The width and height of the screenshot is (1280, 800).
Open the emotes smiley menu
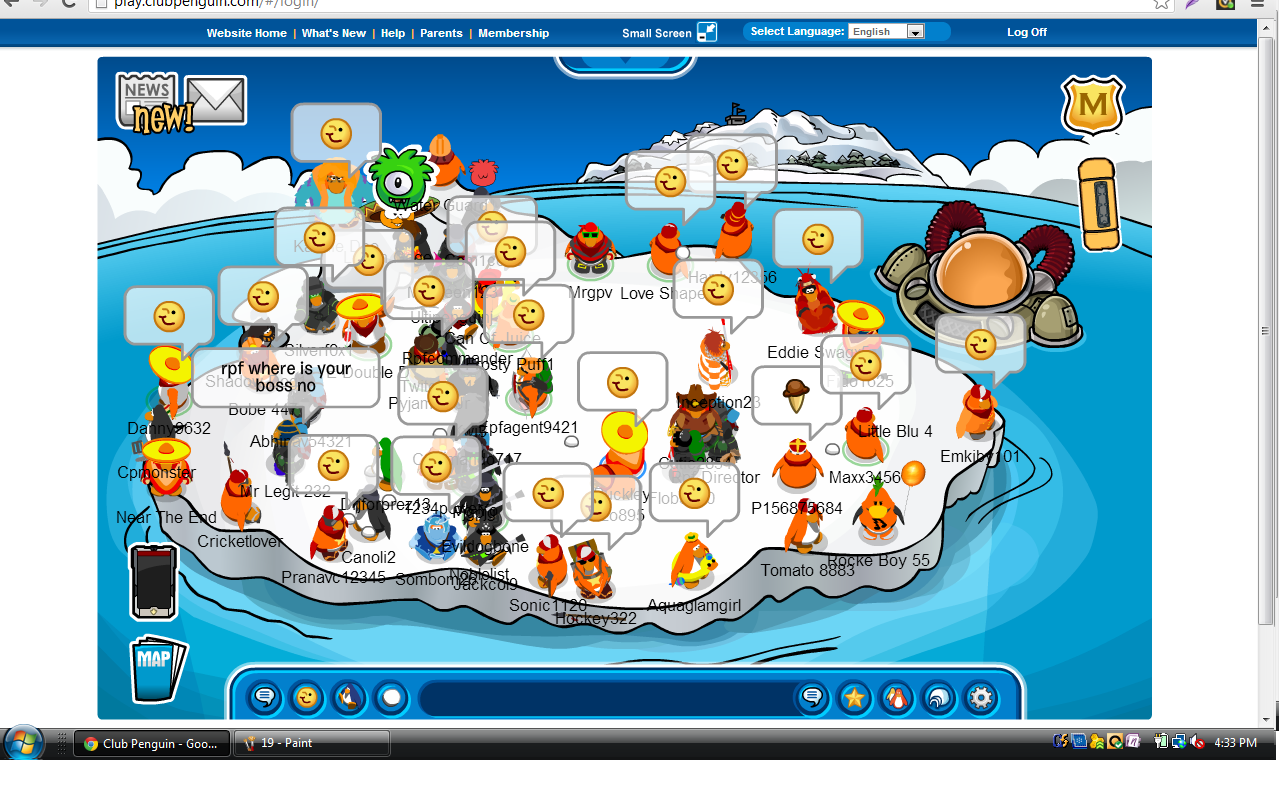(x=306, y=698)
